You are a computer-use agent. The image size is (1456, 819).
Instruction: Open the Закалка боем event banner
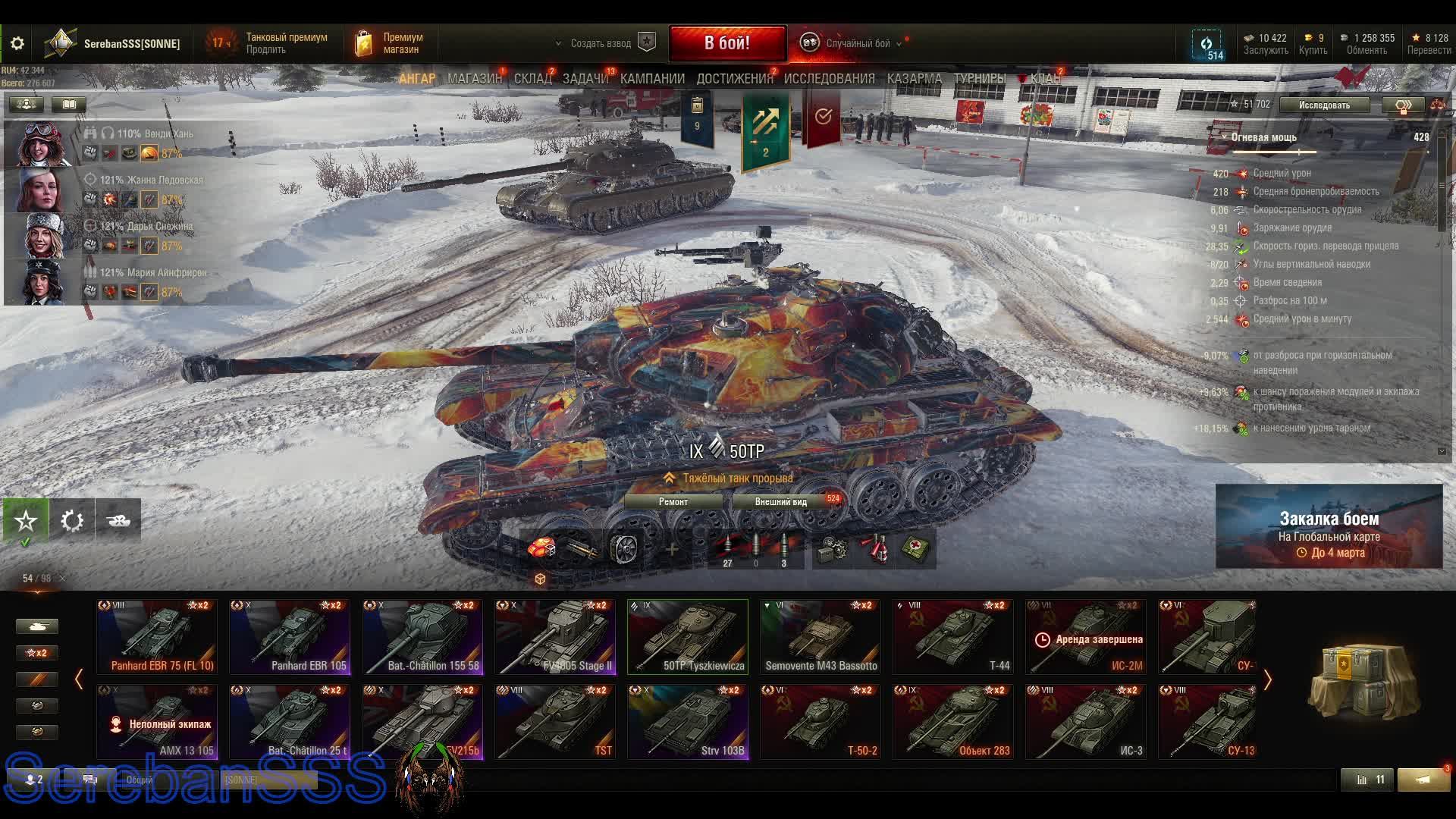1329,526
